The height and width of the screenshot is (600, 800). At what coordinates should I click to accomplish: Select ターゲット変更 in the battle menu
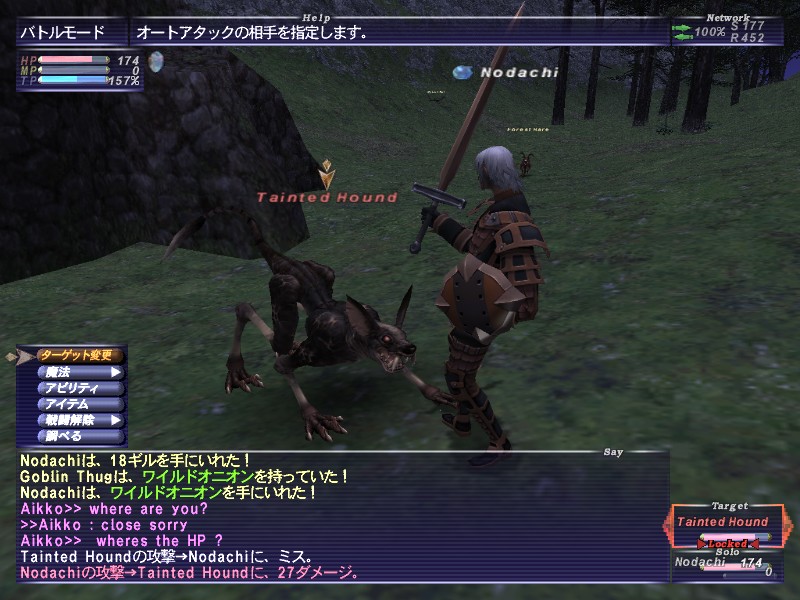click(80, 355)
